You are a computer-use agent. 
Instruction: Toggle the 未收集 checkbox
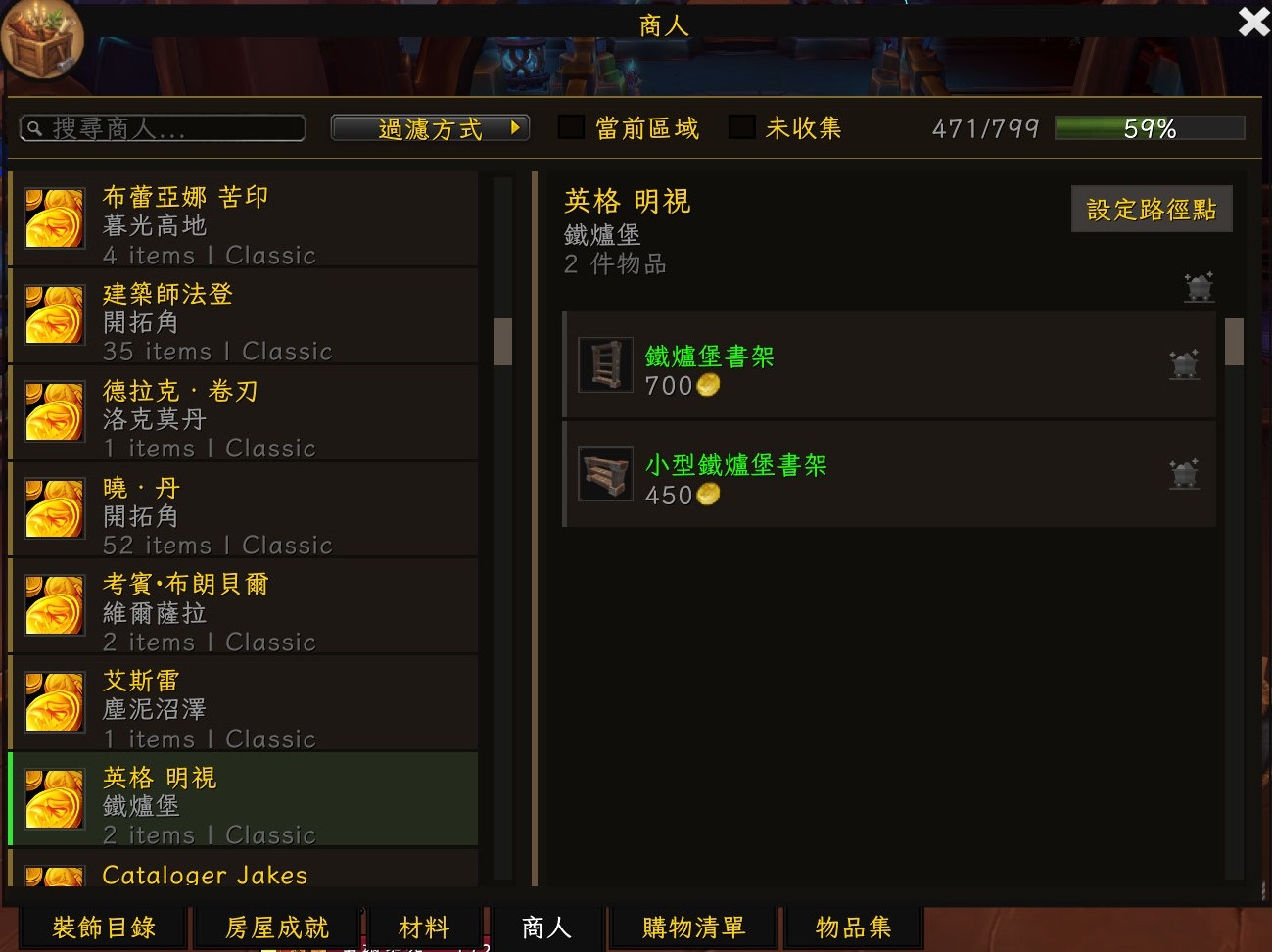[x=742, y=127]
